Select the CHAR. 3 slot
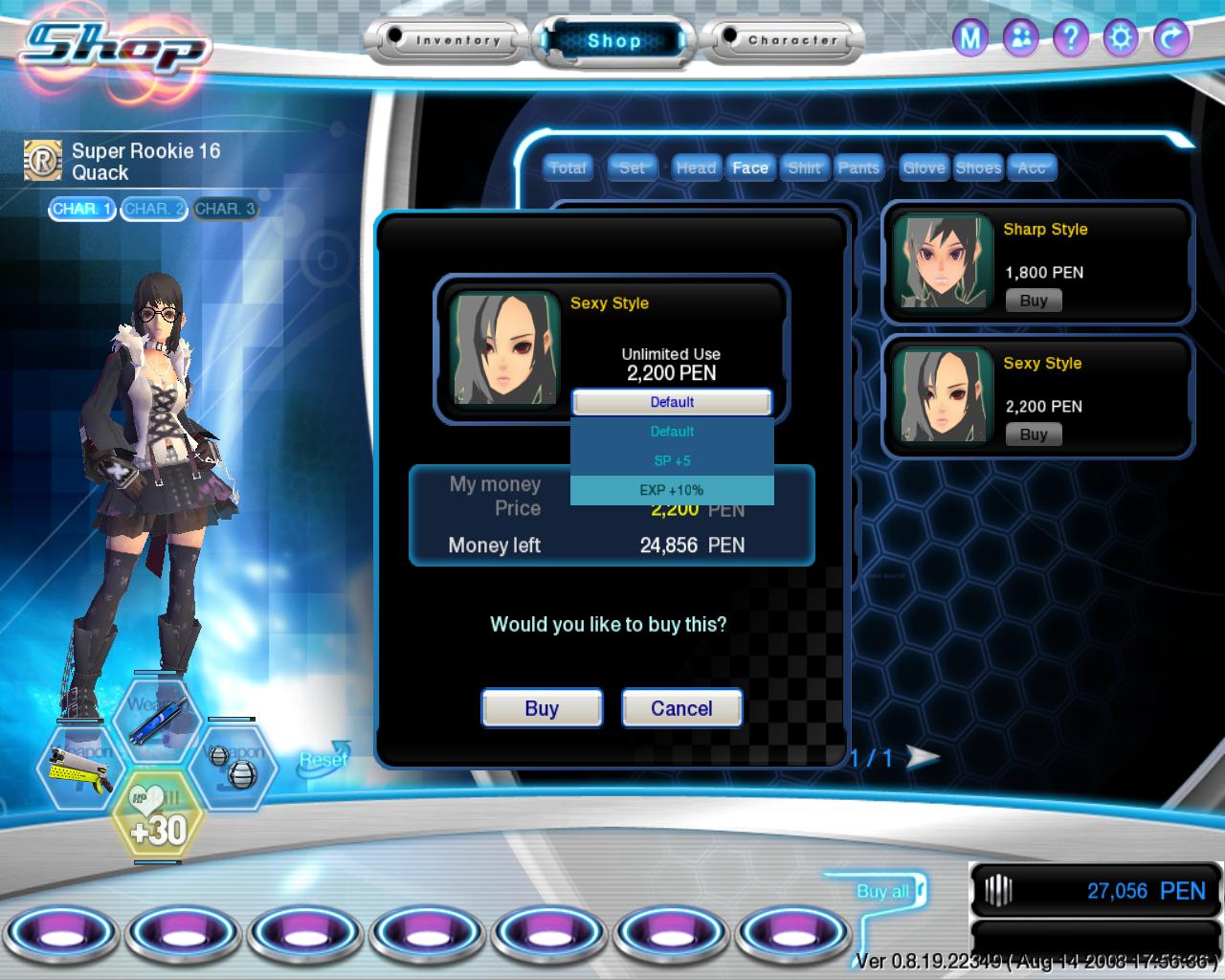This screenshot has width=1225, height=980. coord(225,209)
